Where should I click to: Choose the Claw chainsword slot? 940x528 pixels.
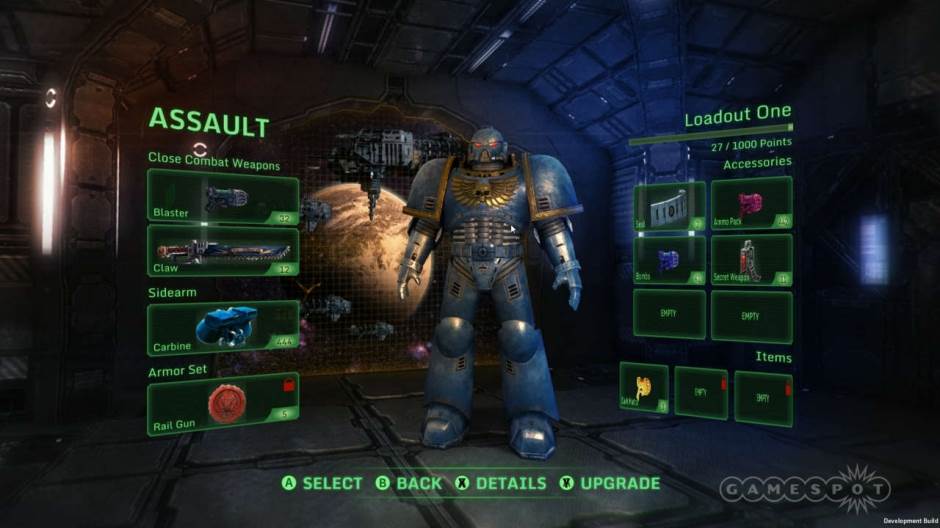pos(222,250)
